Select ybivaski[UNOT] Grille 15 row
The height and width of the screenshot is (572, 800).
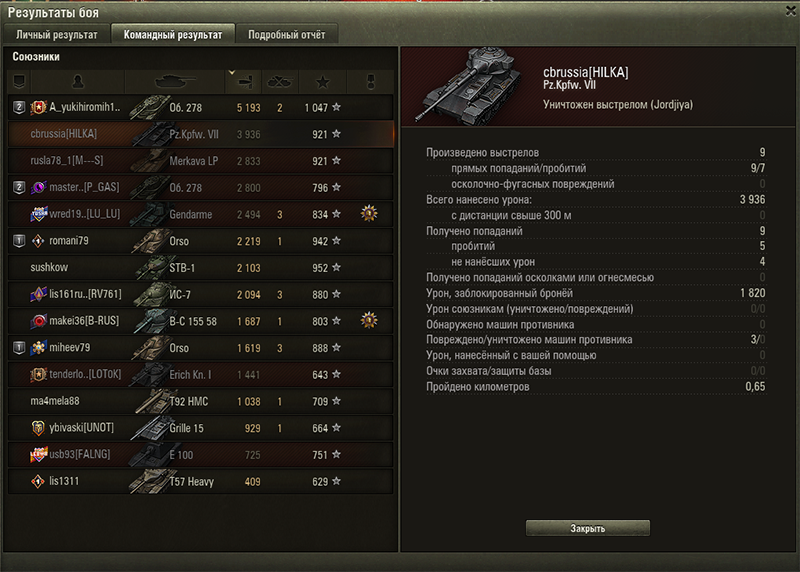coord(200,428)
